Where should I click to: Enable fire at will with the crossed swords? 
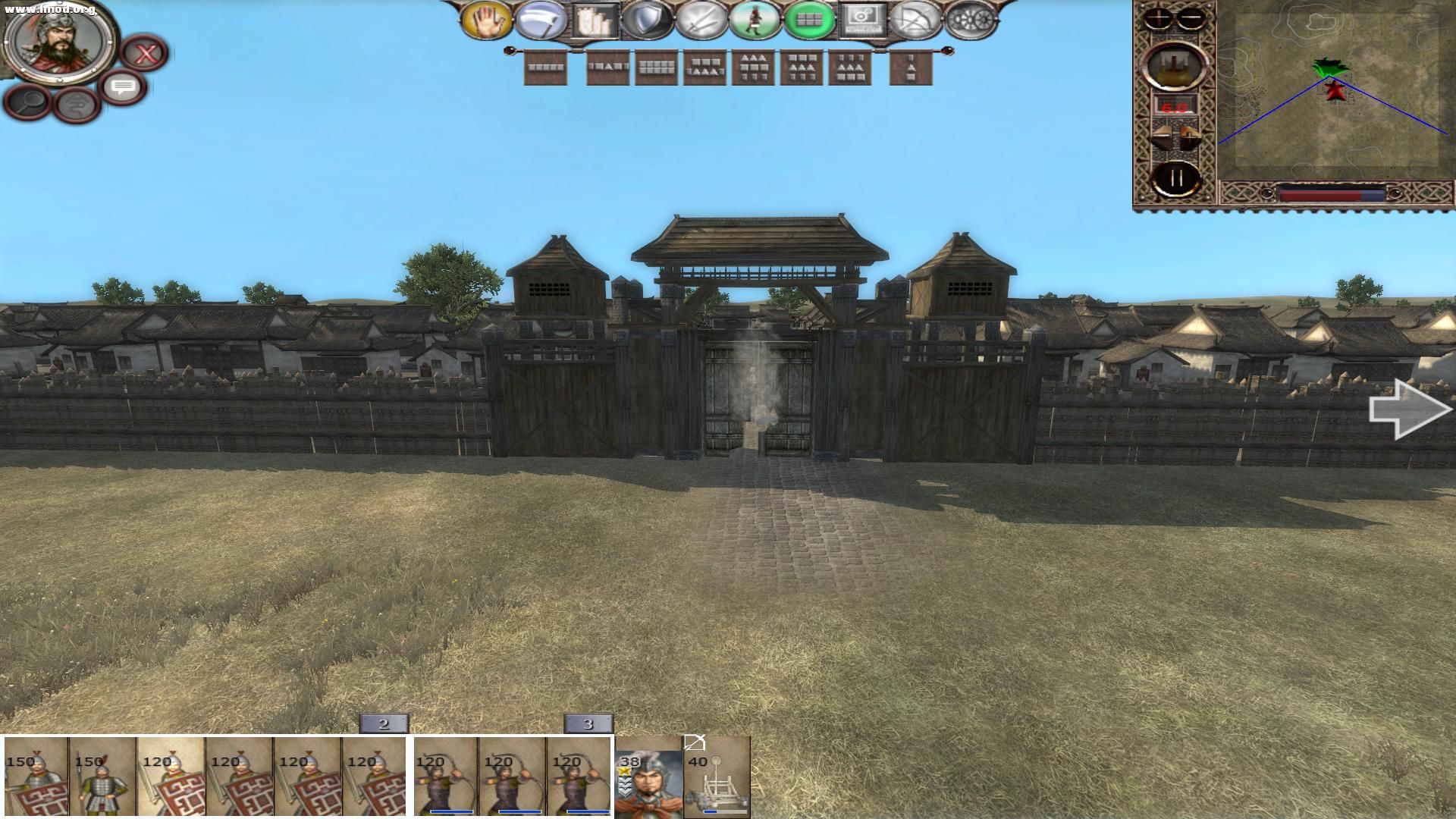701,19
